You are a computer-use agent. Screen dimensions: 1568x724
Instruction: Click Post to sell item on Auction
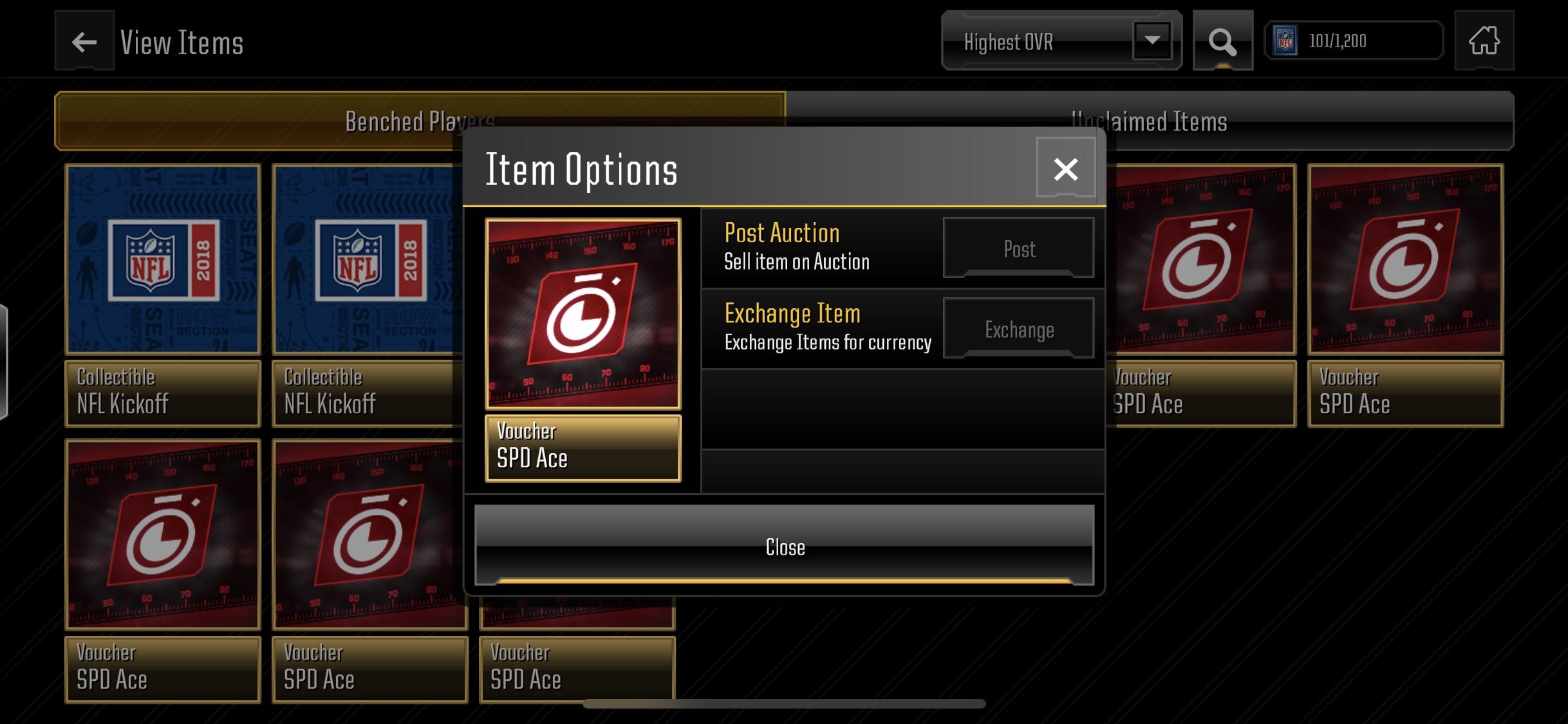click(1018, 248)
